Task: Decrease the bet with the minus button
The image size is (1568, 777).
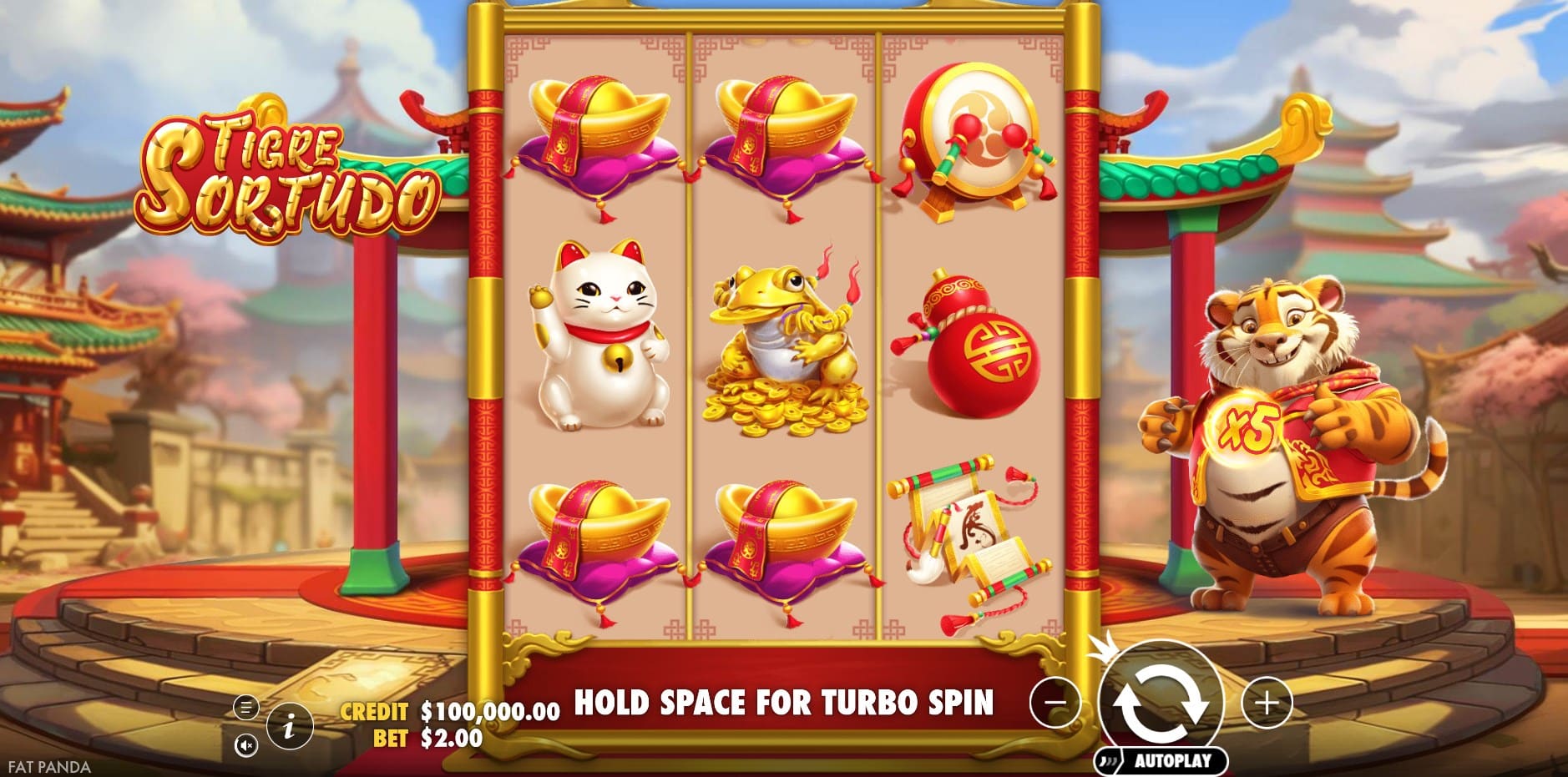Action: (1055, 703)
